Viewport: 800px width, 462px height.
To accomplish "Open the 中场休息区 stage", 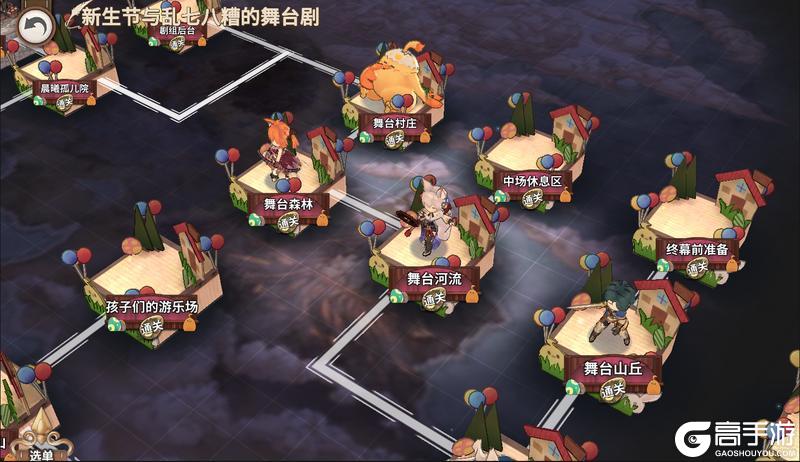I will [532, 182].
